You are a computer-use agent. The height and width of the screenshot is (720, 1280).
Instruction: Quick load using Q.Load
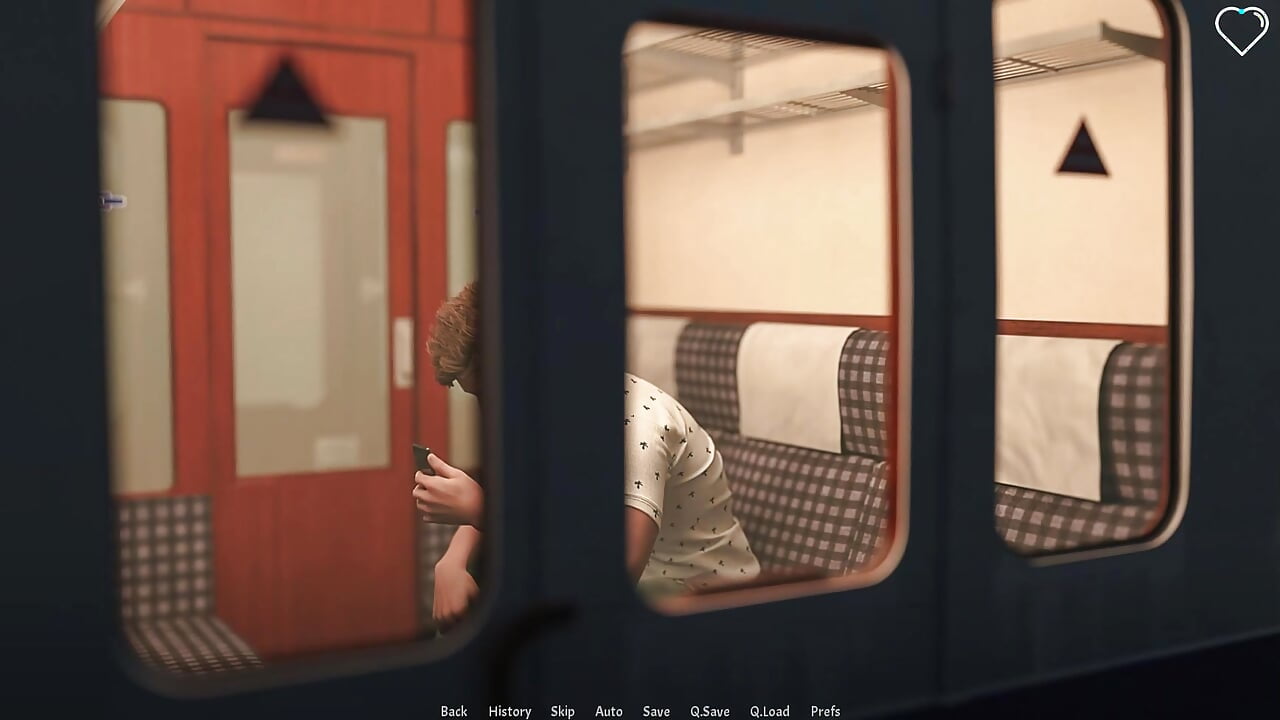[x=771, y=711]
